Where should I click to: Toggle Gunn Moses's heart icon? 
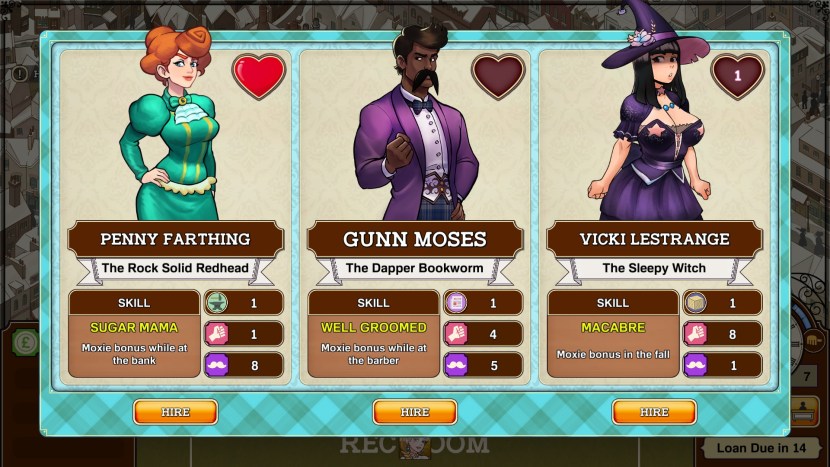[498, 76]
